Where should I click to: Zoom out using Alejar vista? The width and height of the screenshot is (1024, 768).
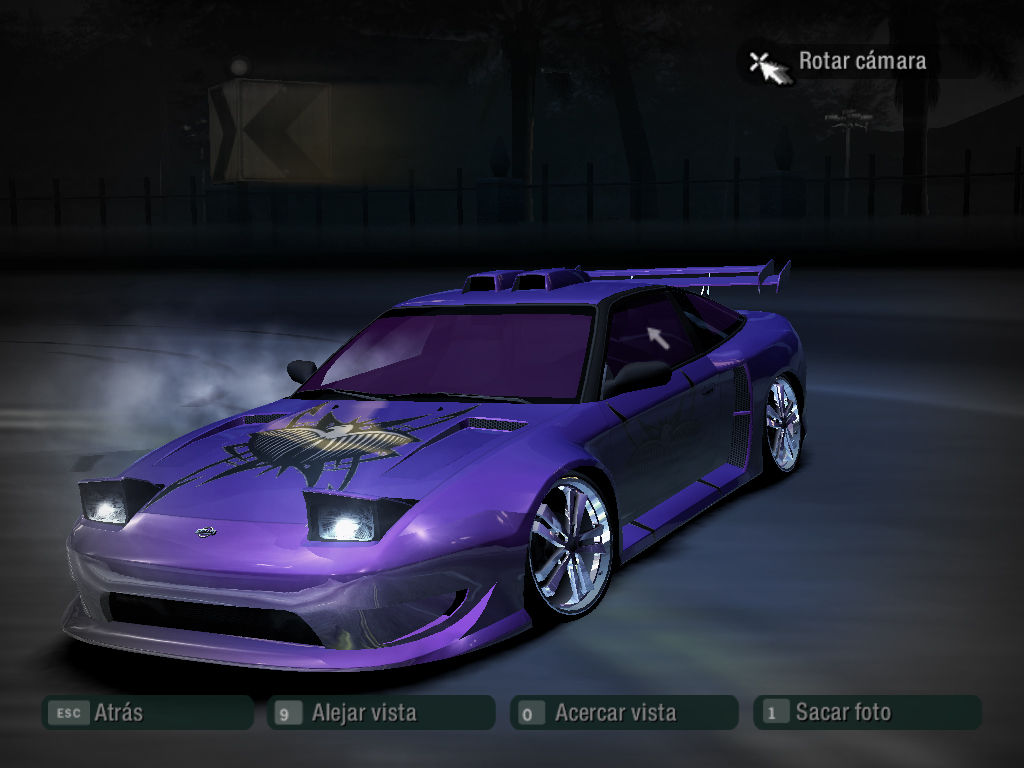(381, 713)
